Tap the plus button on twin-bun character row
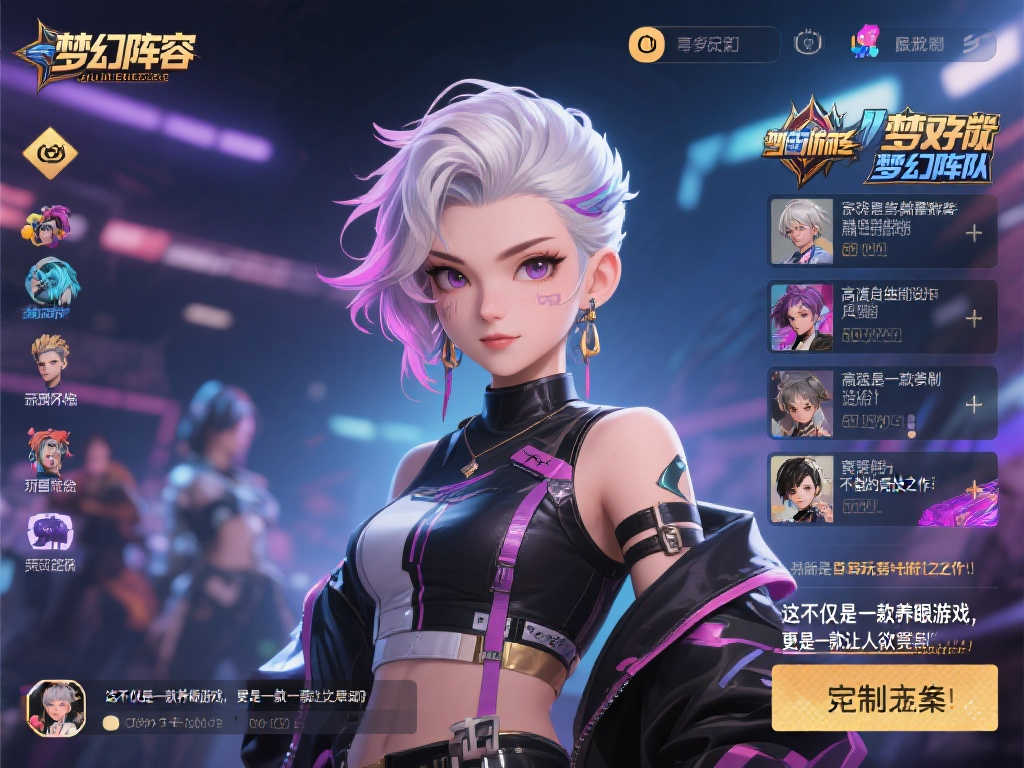1024x768 pixels. tap(973, 404)
